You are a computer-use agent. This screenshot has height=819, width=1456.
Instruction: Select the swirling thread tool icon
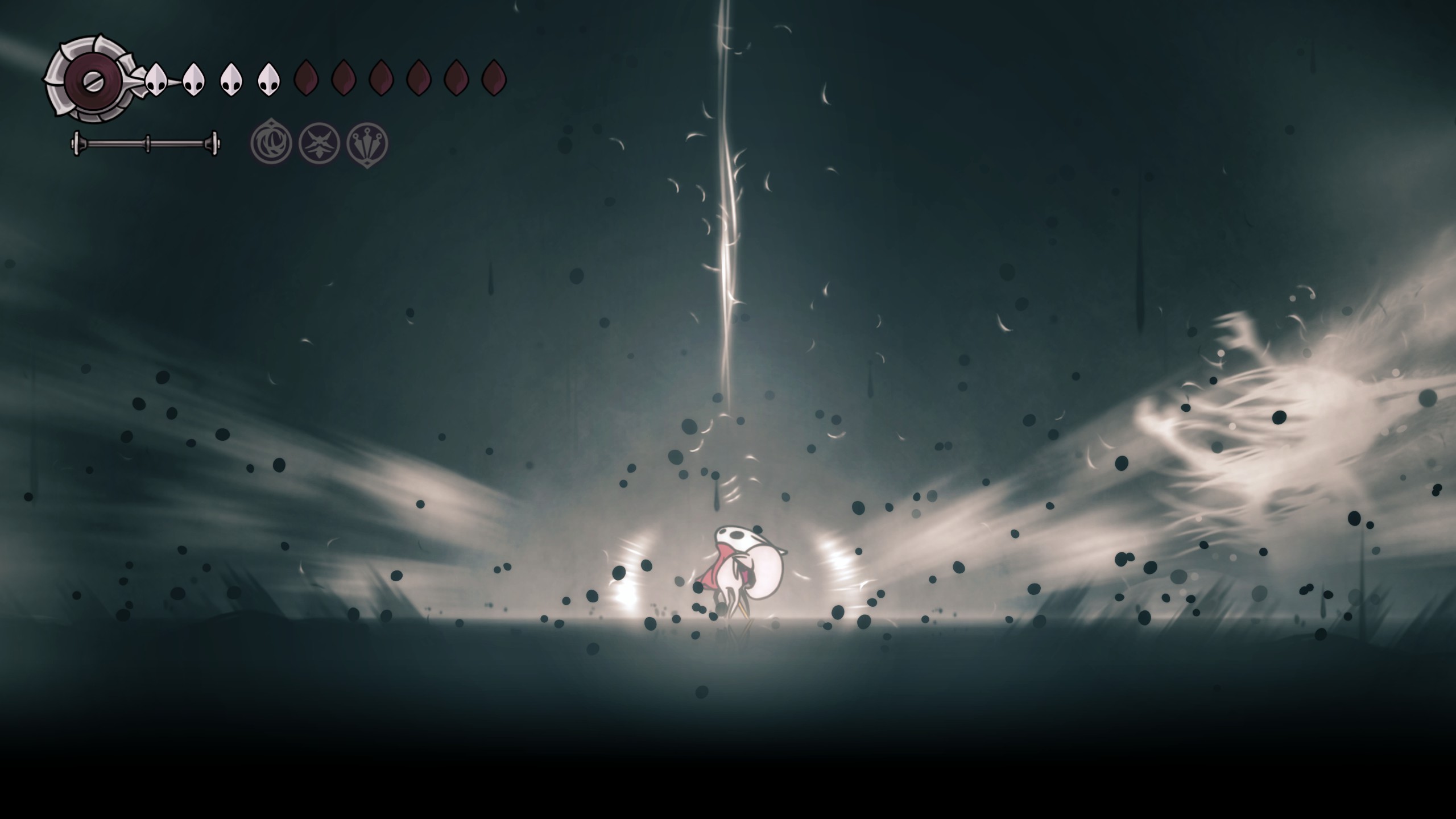pos(271,143)
